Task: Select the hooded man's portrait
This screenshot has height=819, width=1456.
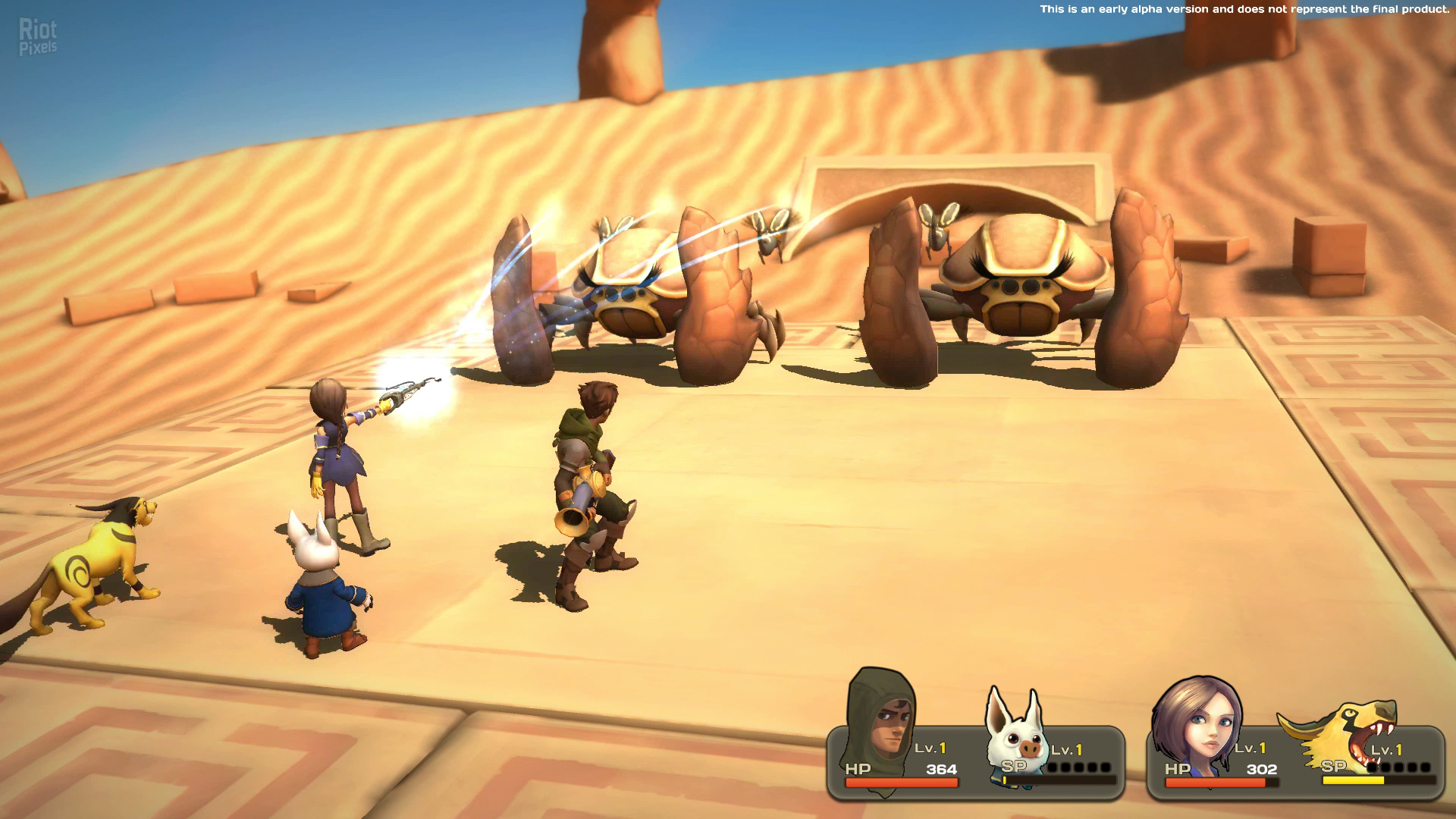Action: click(x=882, y=720)
